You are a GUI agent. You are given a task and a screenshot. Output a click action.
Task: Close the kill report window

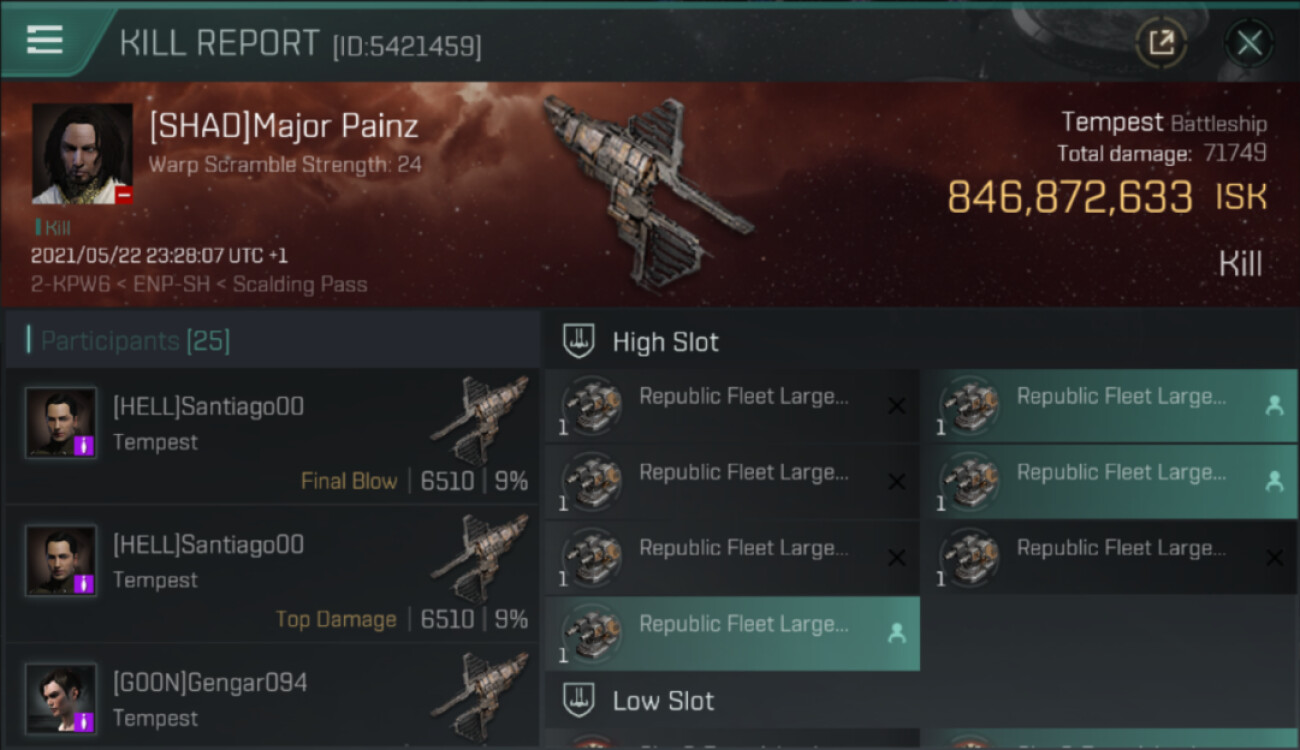(x=1249, y=43)
